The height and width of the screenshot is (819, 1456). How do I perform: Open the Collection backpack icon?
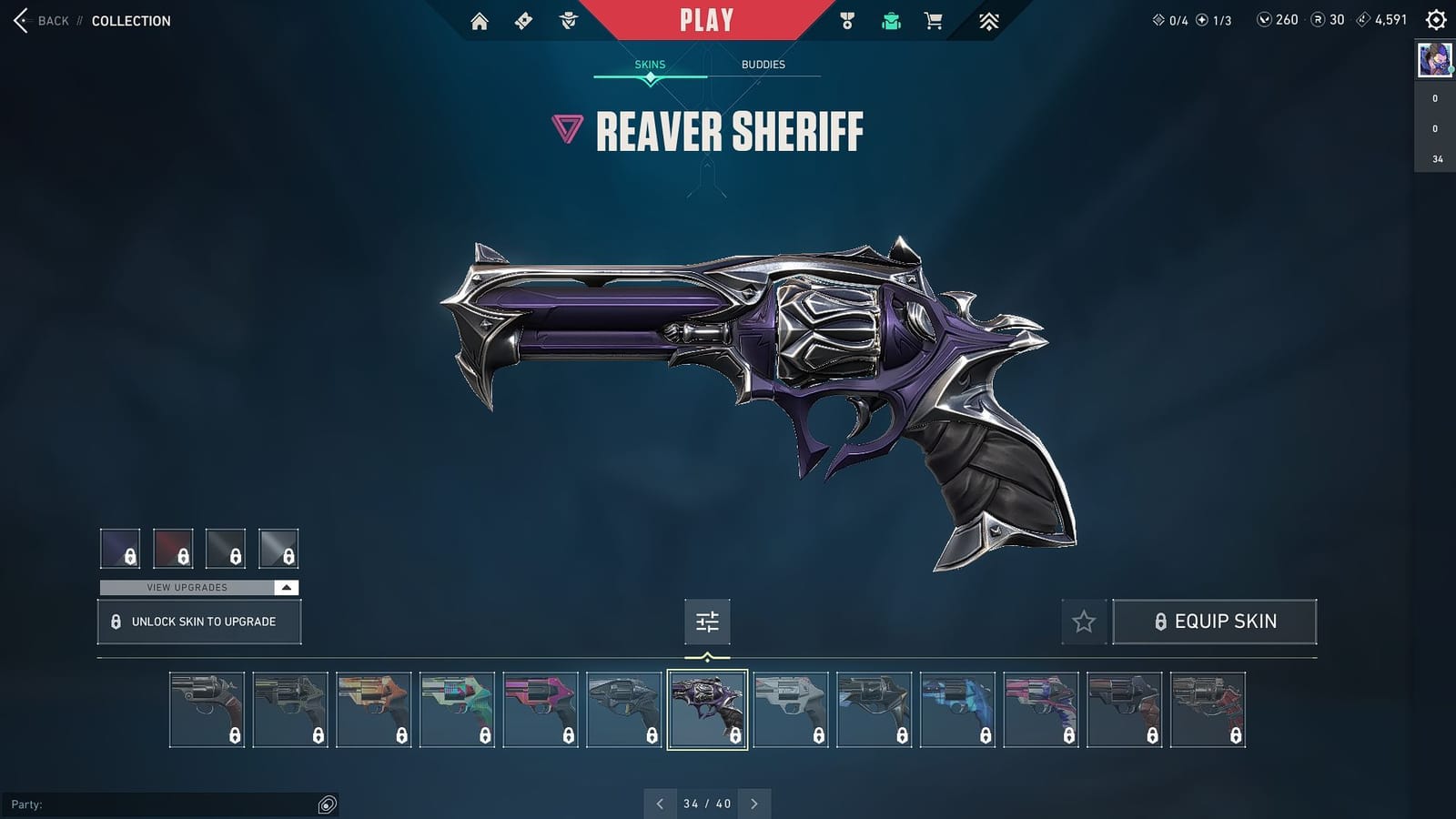click(890, 19)
